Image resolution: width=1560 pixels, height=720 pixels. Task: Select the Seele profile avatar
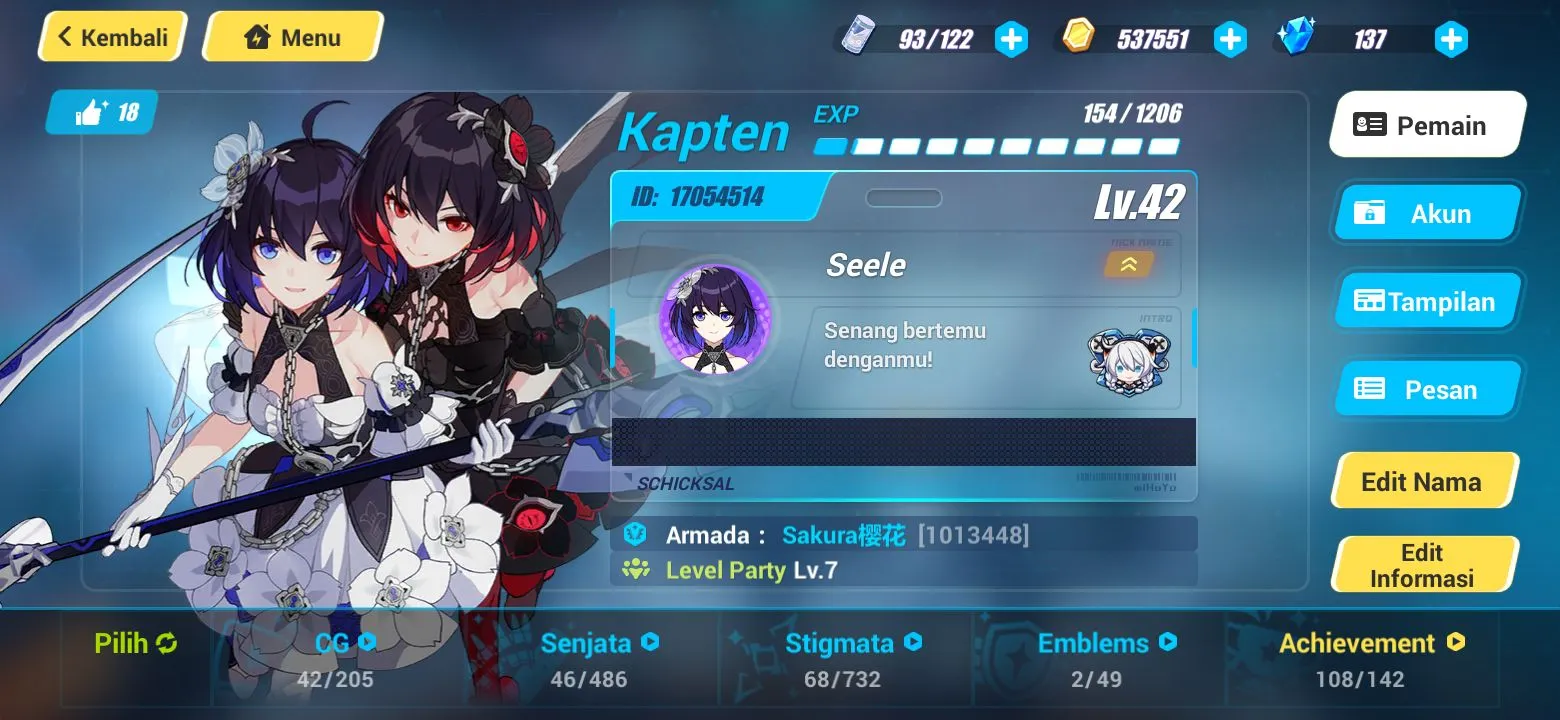pyautogui.click(x=714, y=319)
